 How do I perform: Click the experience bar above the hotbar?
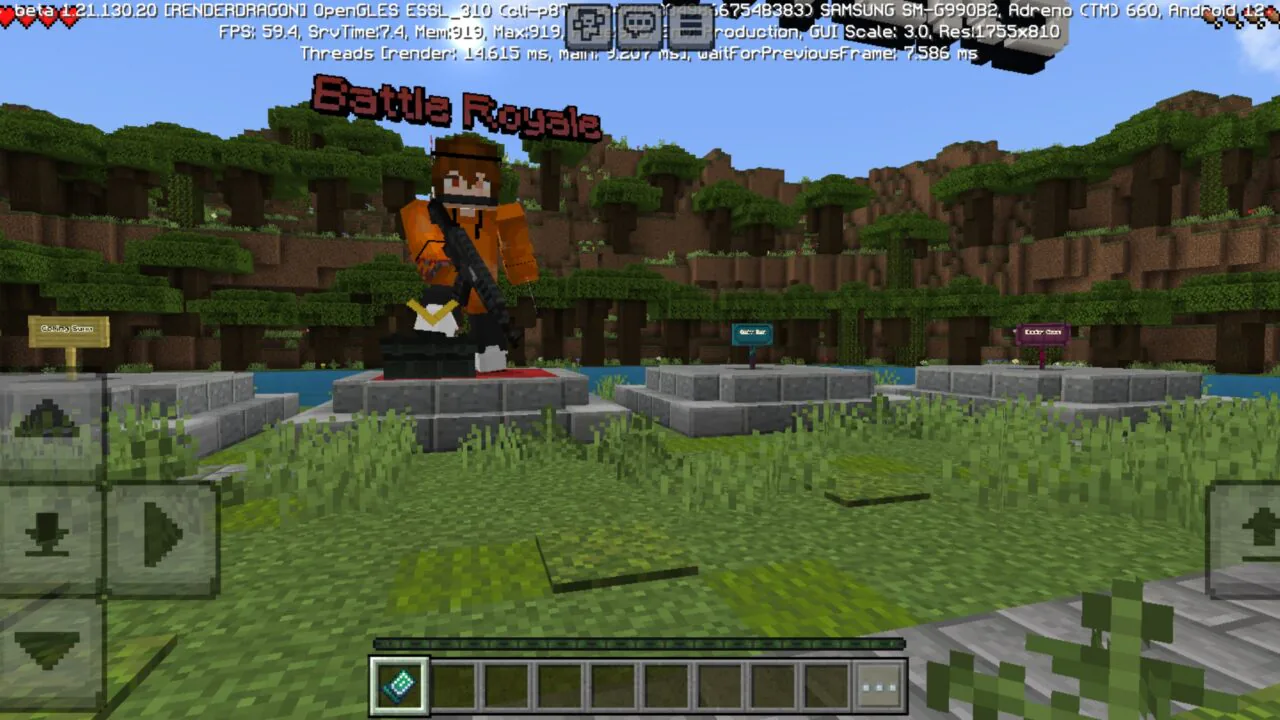click(639, 644)
